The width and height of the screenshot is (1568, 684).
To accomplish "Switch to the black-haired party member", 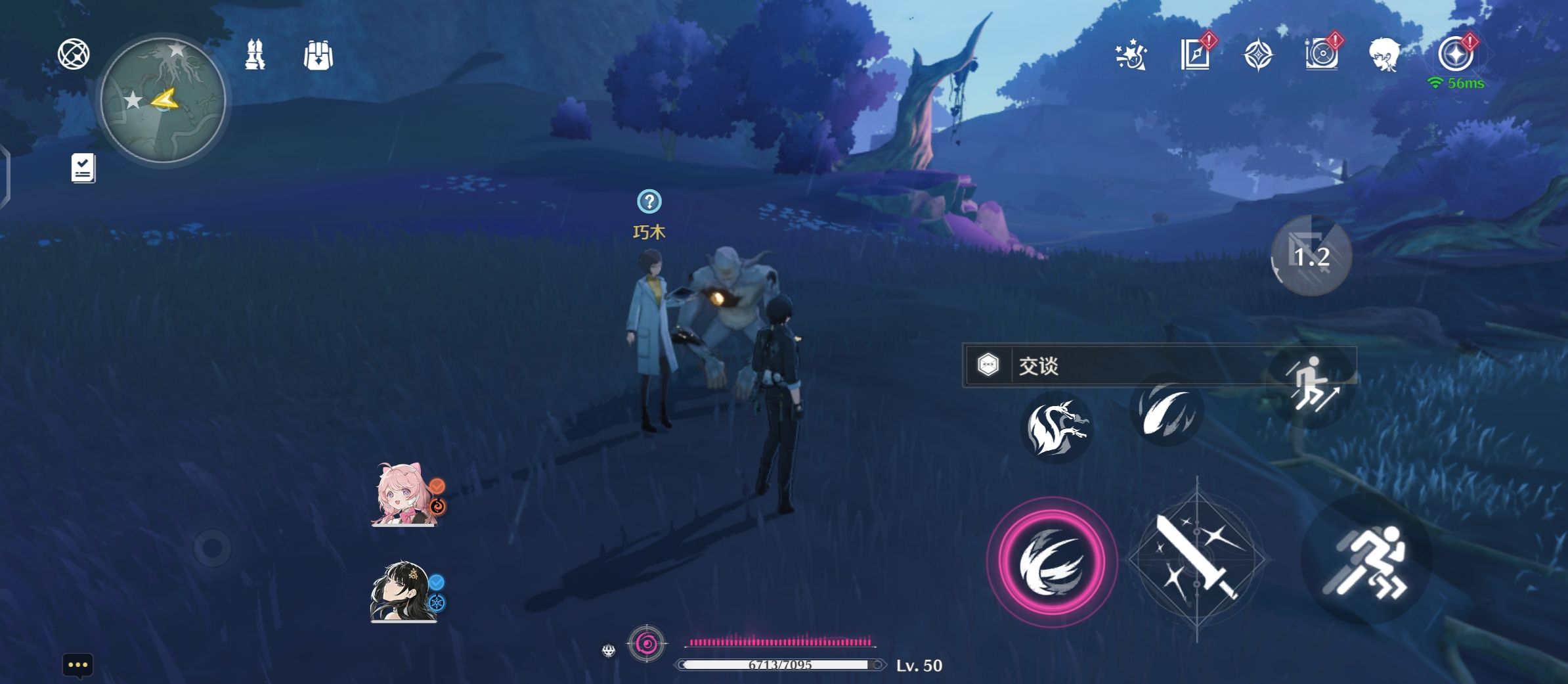I will point(402,591).
